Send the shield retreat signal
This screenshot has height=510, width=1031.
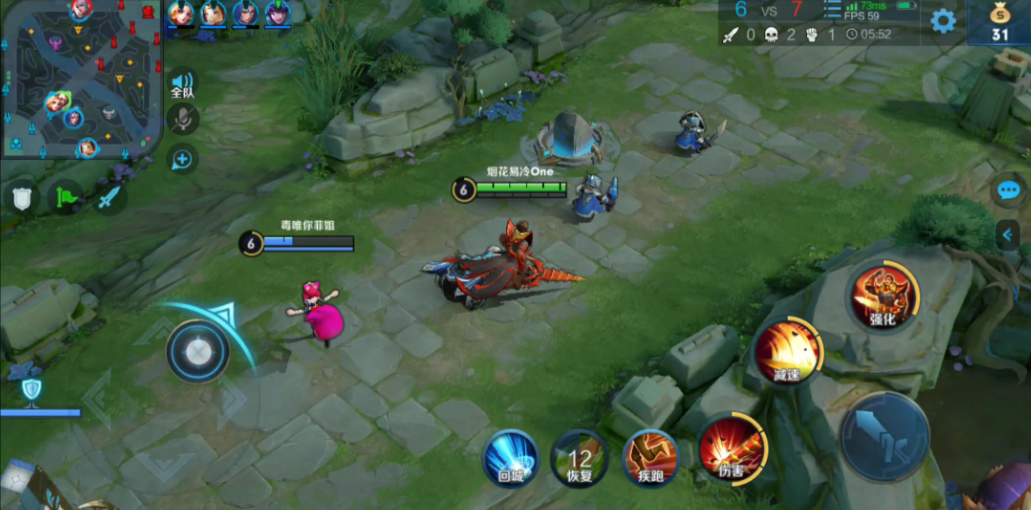tap(22, 197)
